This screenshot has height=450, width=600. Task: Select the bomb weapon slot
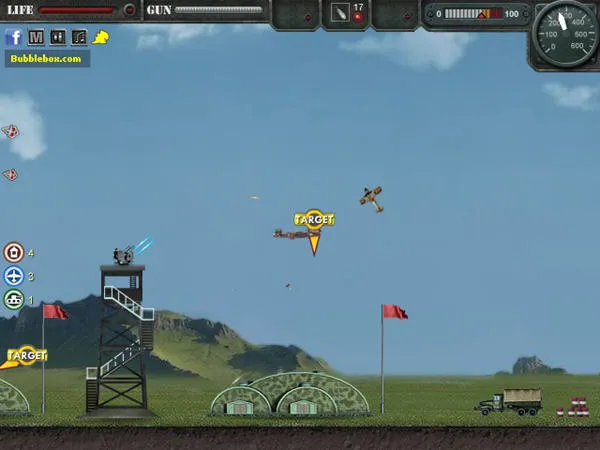pos(343,13)
